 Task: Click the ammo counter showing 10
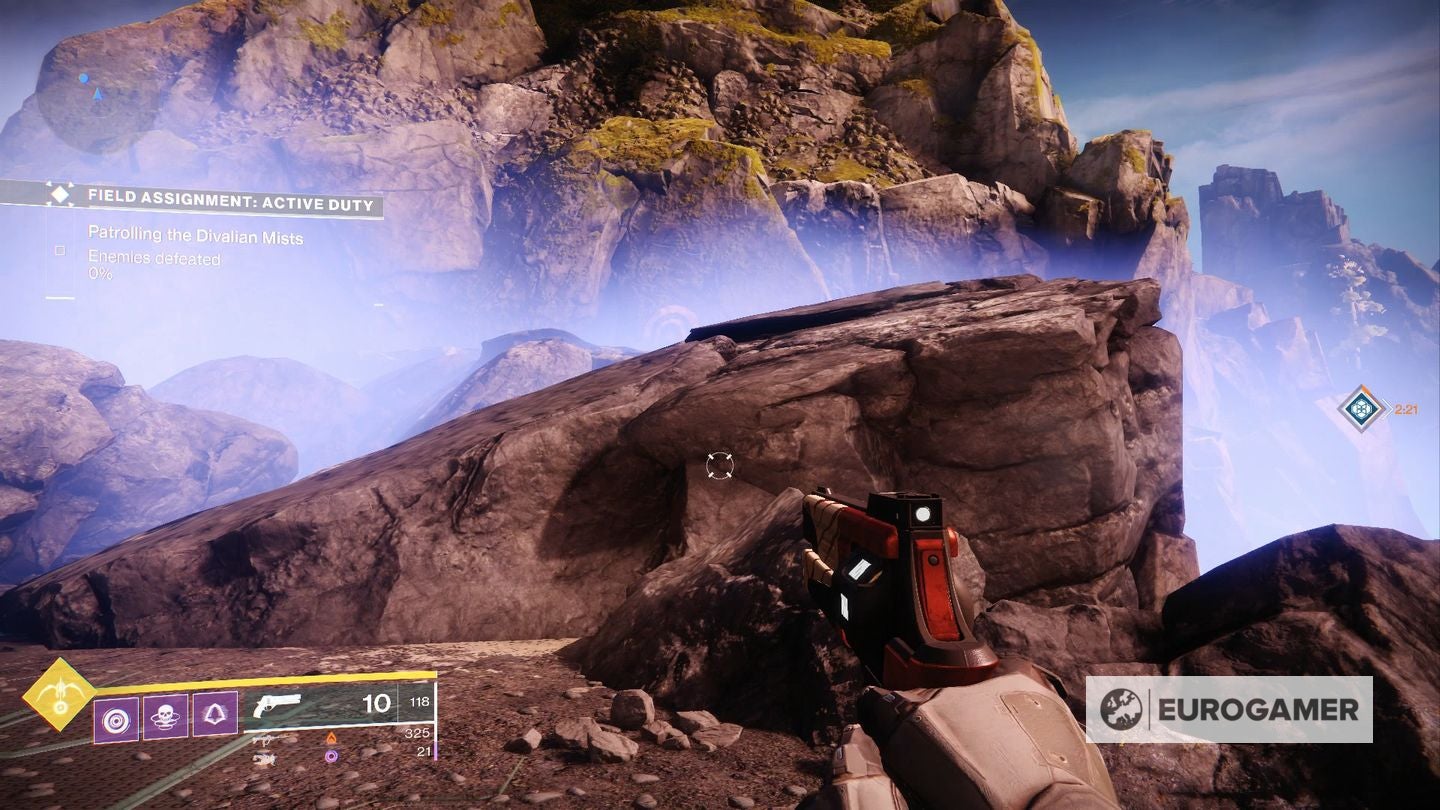click(x=377, y=703)
